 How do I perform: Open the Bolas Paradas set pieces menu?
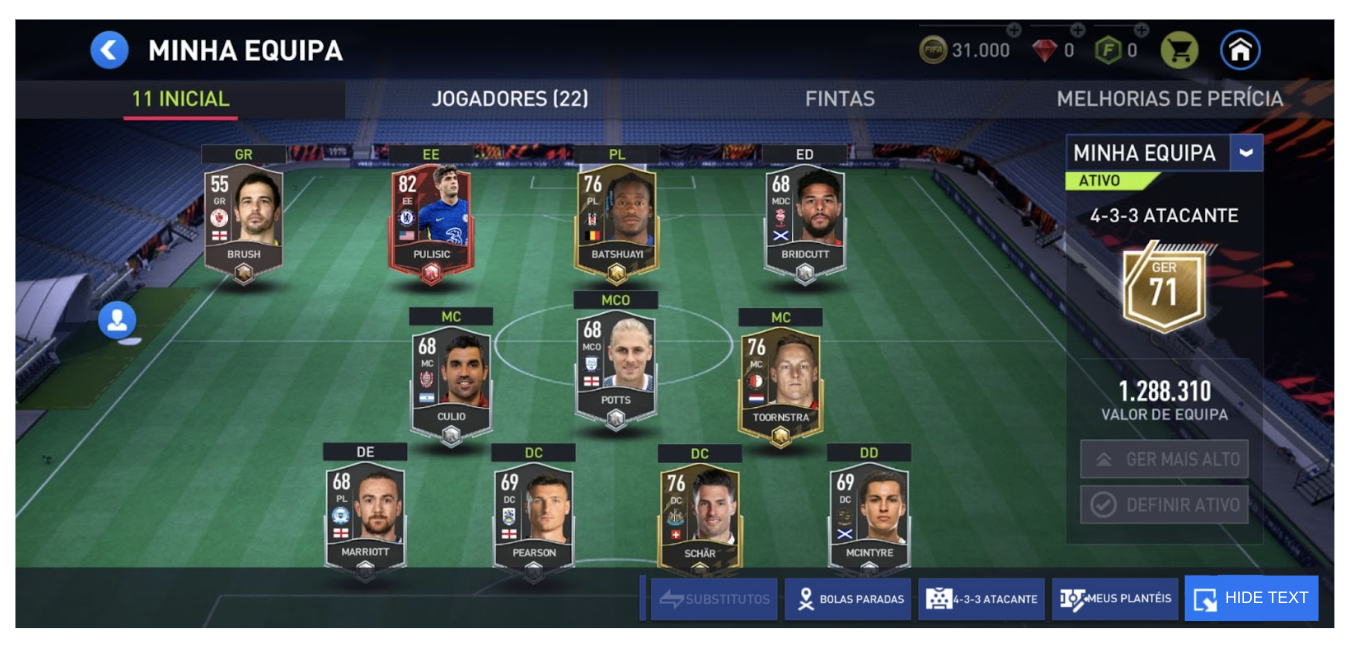848,599
